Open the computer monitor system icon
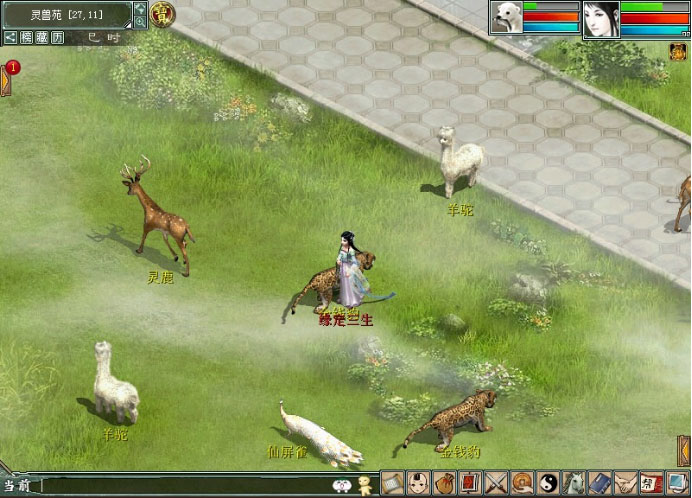This screenshot has height=498, width=692. coord(677,484)
